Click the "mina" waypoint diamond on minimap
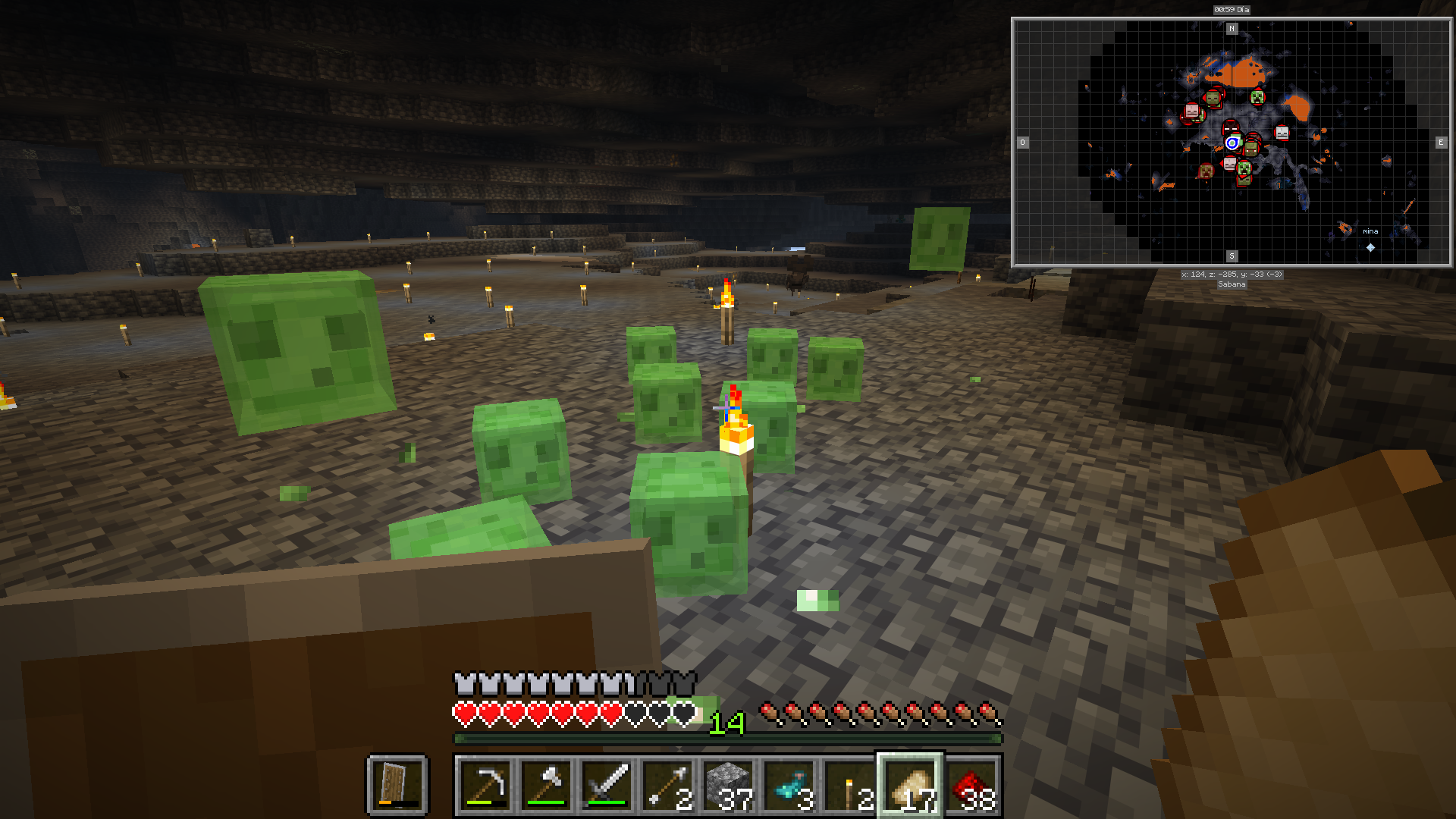Viewport: 1456px width, 819px height. point(1370,247)
